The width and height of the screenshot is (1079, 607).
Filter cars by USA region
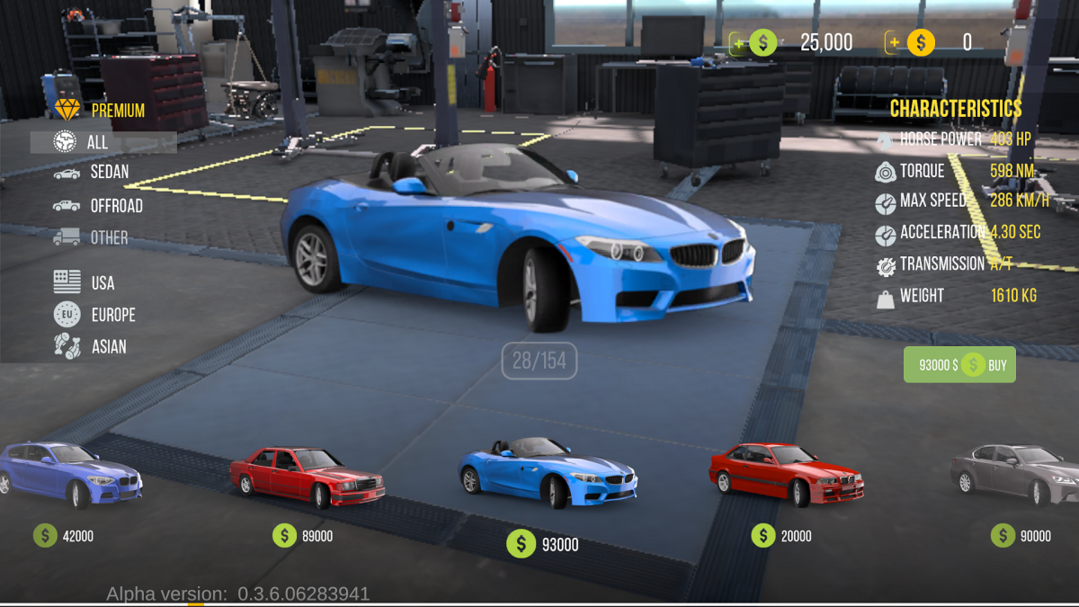85,283
